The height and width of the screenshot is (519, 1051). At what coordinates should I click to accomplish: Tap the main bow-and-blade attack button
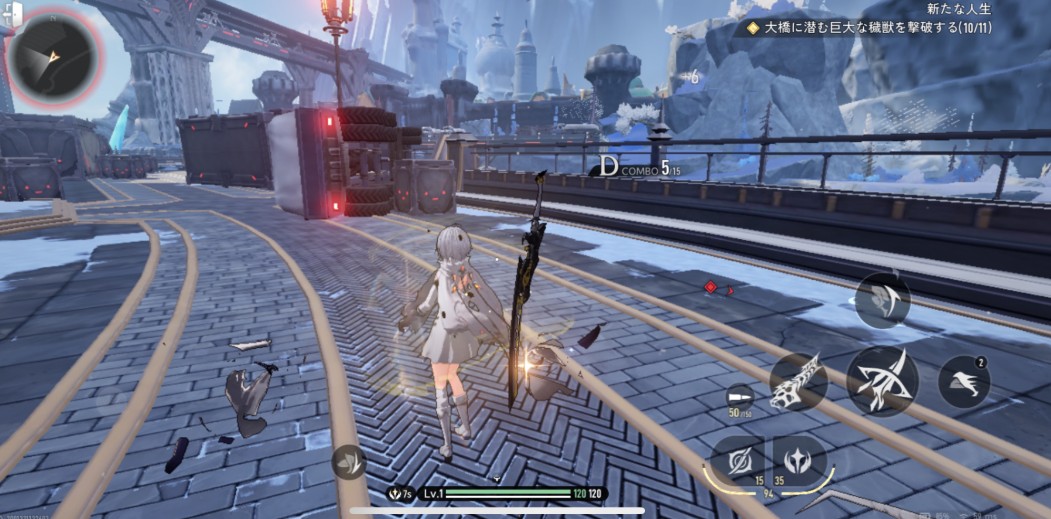point(882,380)
